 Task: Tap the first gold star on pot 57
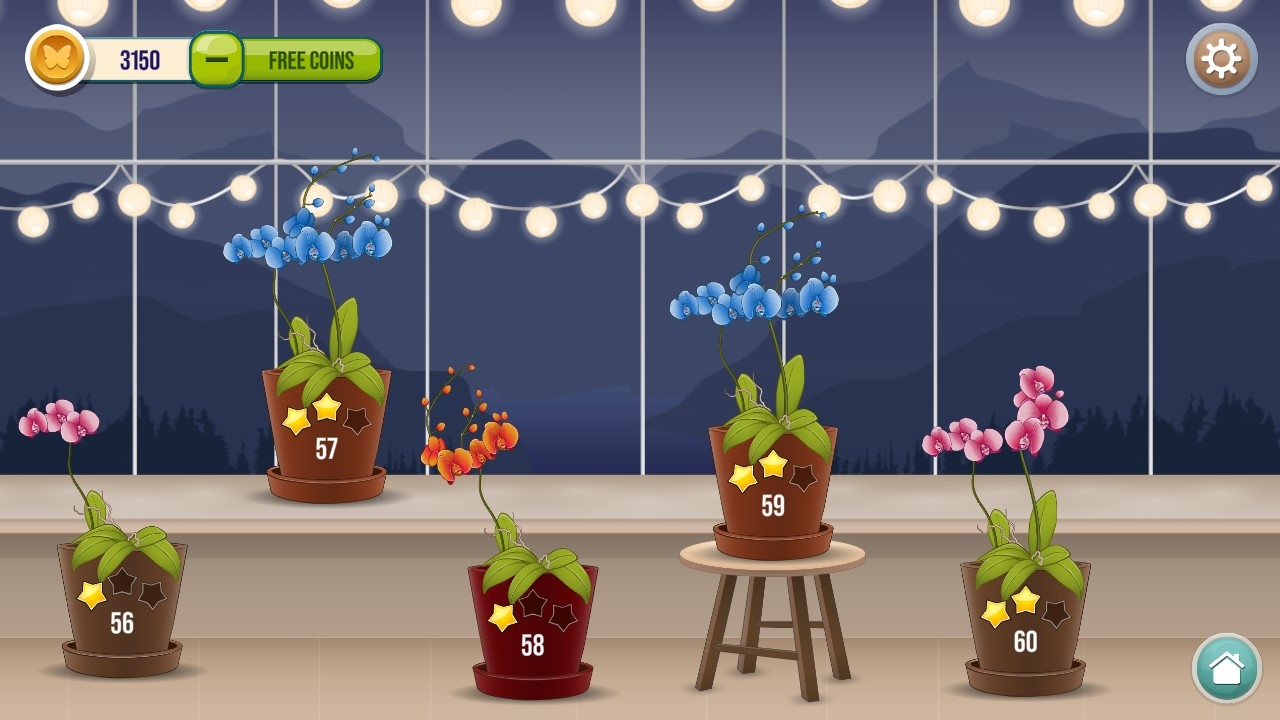click(297, 418)
